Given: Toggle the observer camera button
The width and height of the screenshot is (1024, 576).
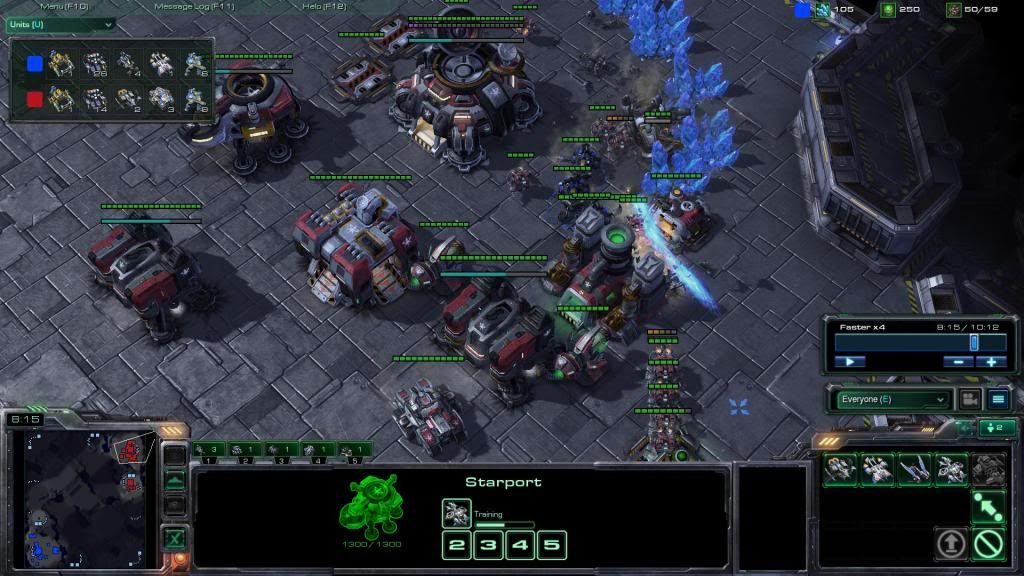Looking at the screenshot, I should [968, 399].
